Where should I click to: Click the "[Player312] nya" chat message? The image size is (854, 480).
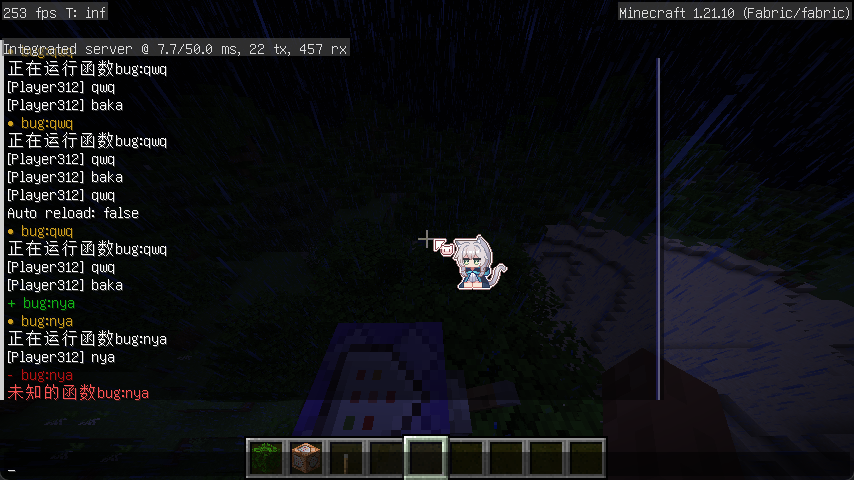[x=61, y=357]
